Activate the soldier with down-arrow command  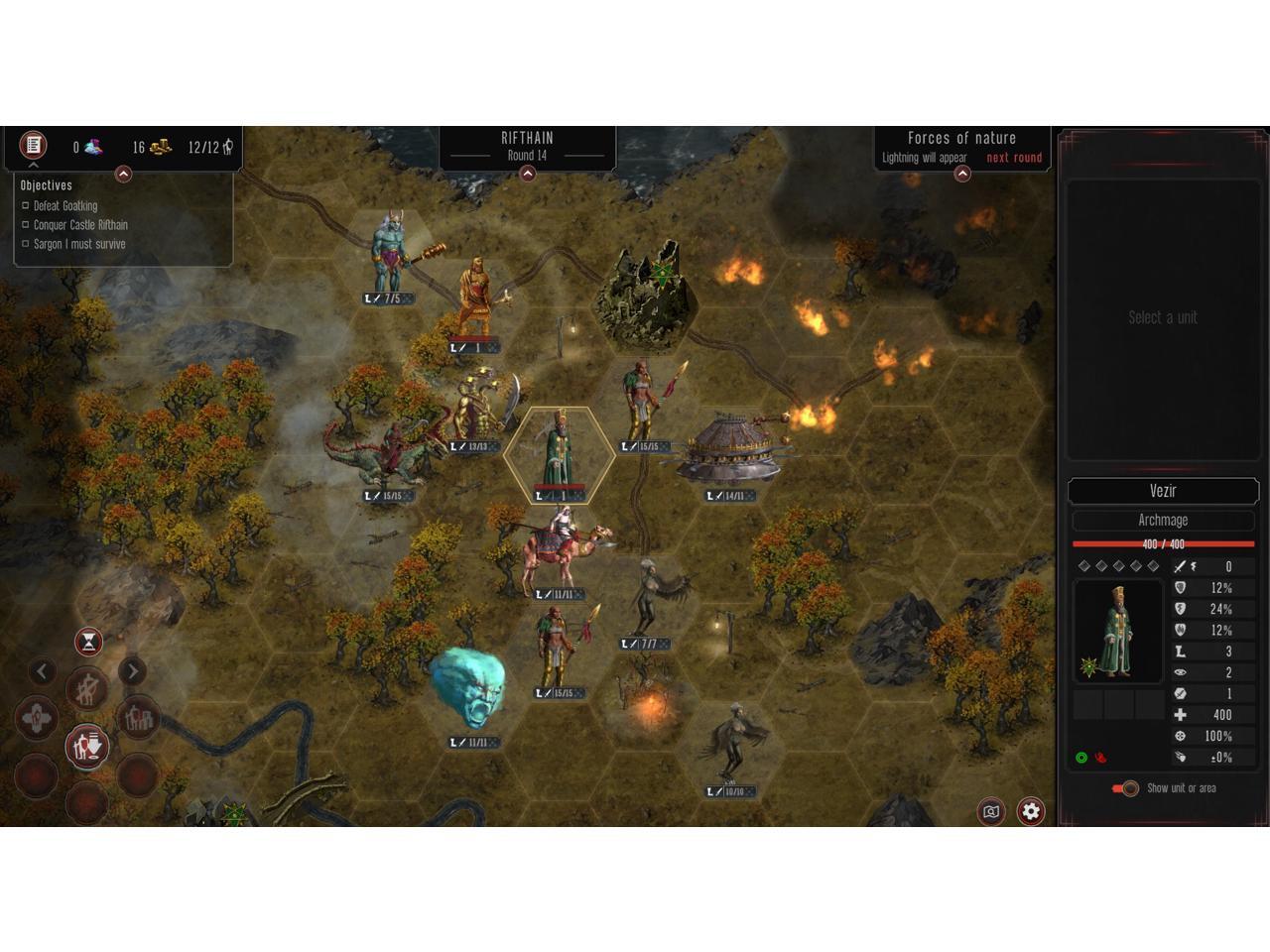tap(87, 746)
